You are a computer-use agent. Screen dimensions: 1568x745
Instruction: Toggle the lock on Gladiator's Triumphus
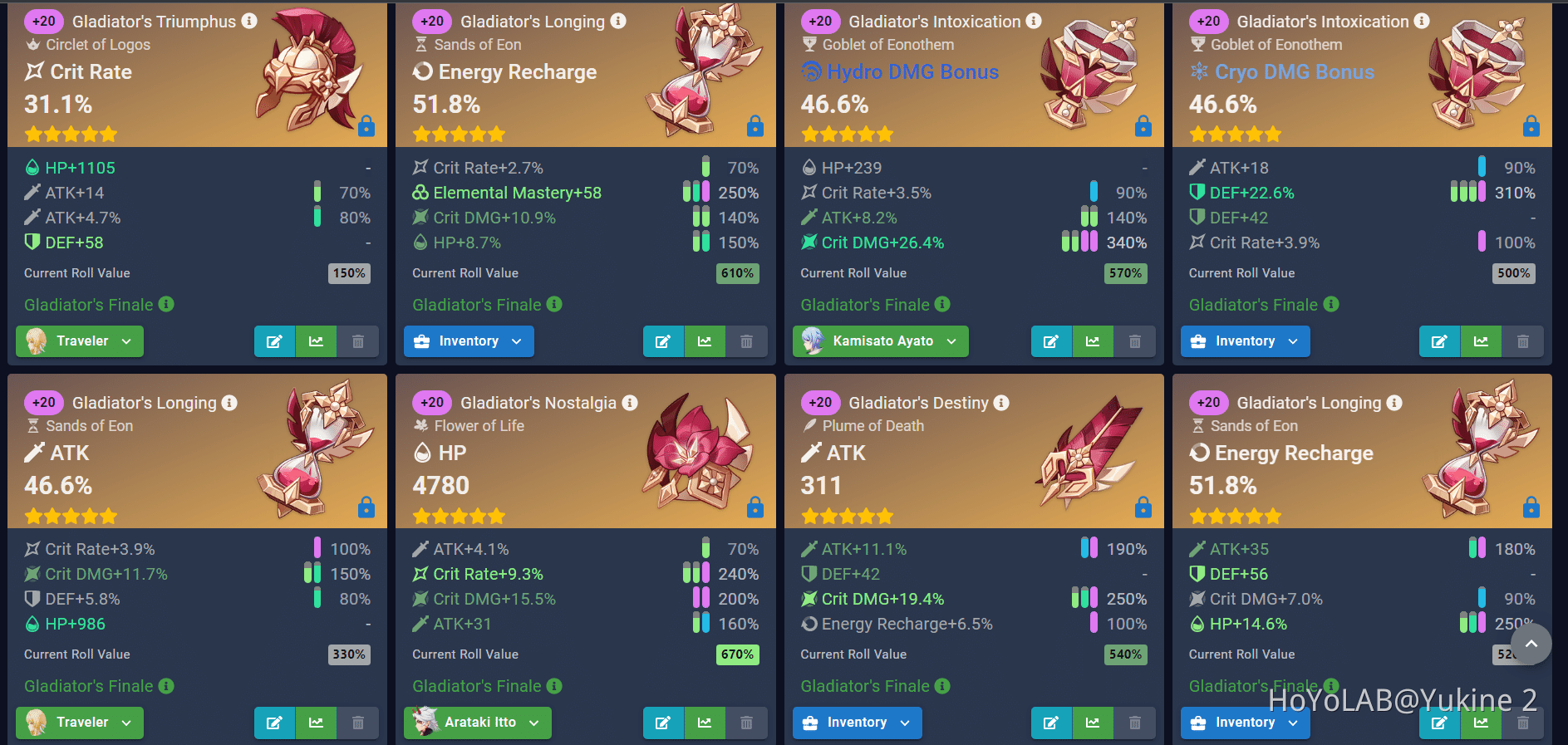366,126
